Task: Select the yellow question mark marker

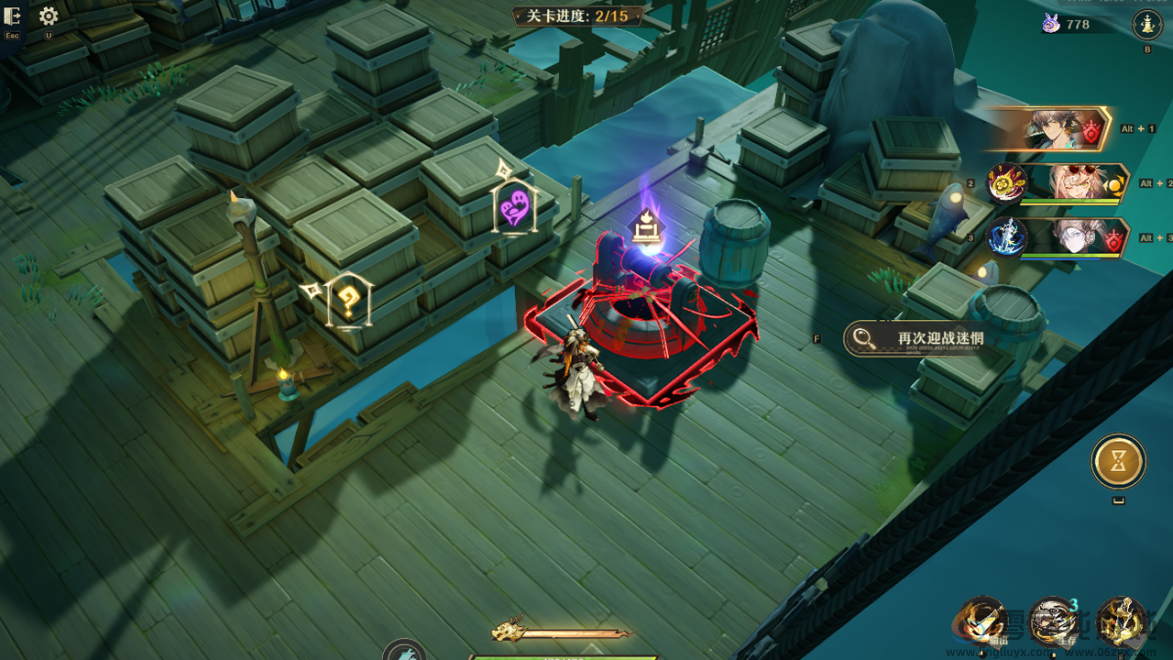Action: coord(348,301)
